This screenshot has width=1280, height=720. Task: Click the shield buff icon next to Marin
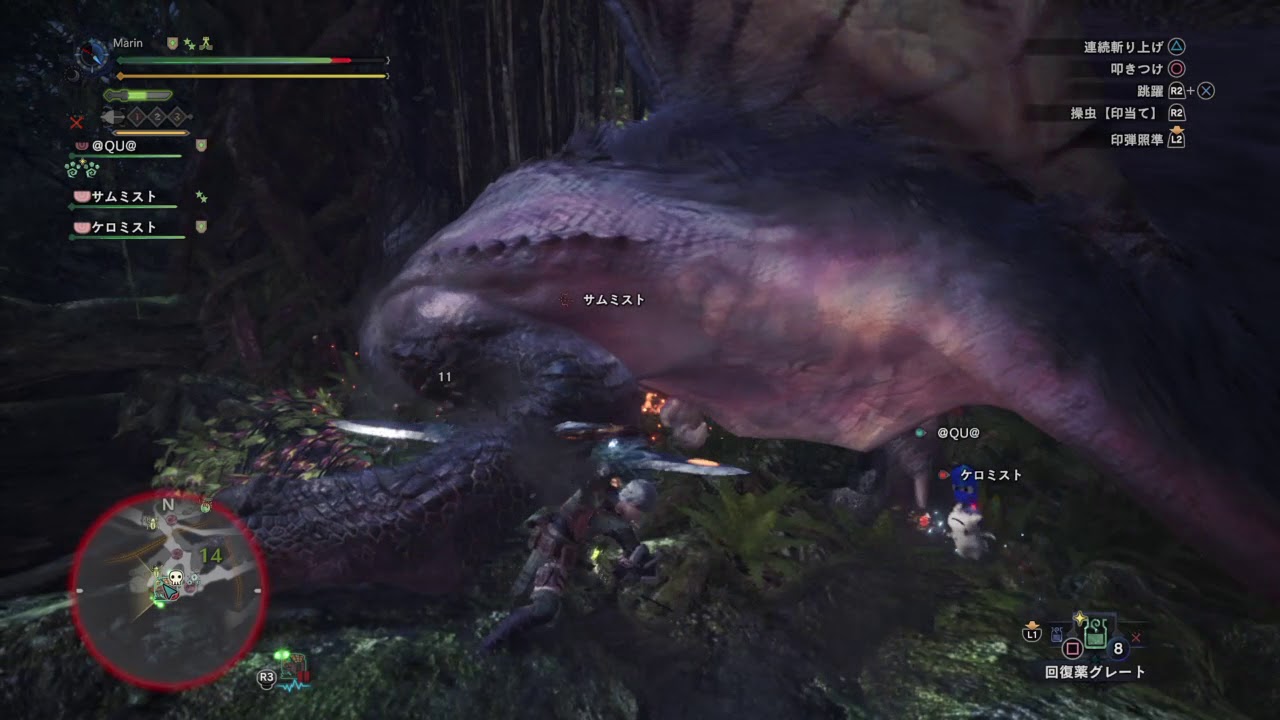(171, 43)
